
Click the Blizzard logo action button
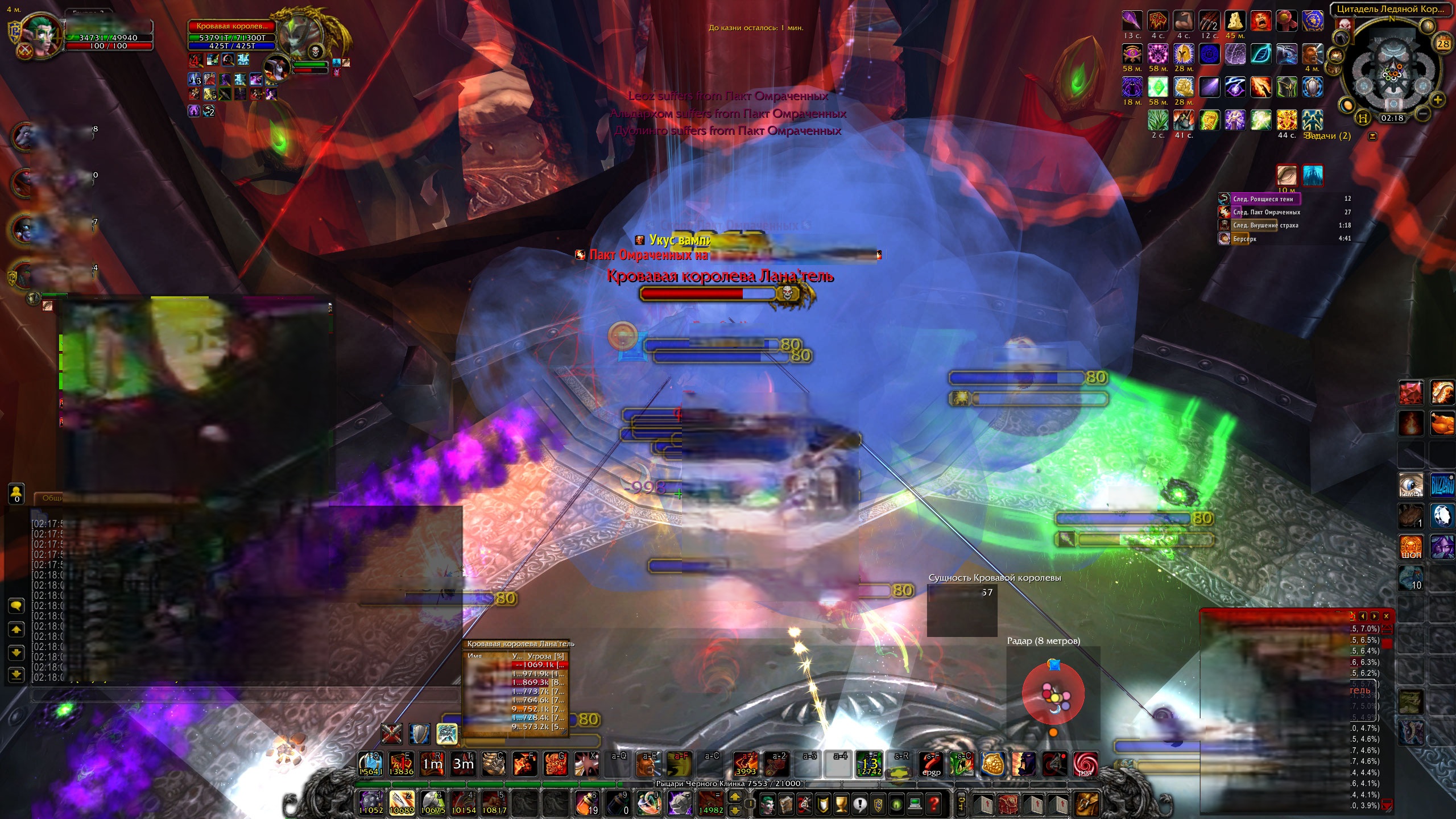point(1442,485)
